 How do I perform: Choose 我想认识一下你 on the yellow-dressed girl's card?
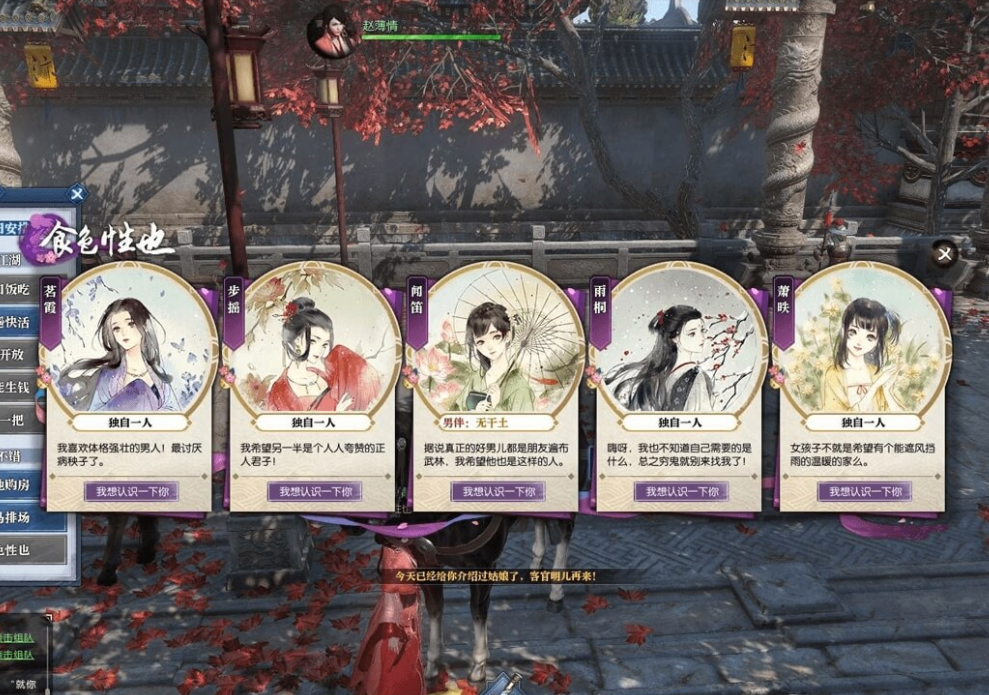(865, 491)
